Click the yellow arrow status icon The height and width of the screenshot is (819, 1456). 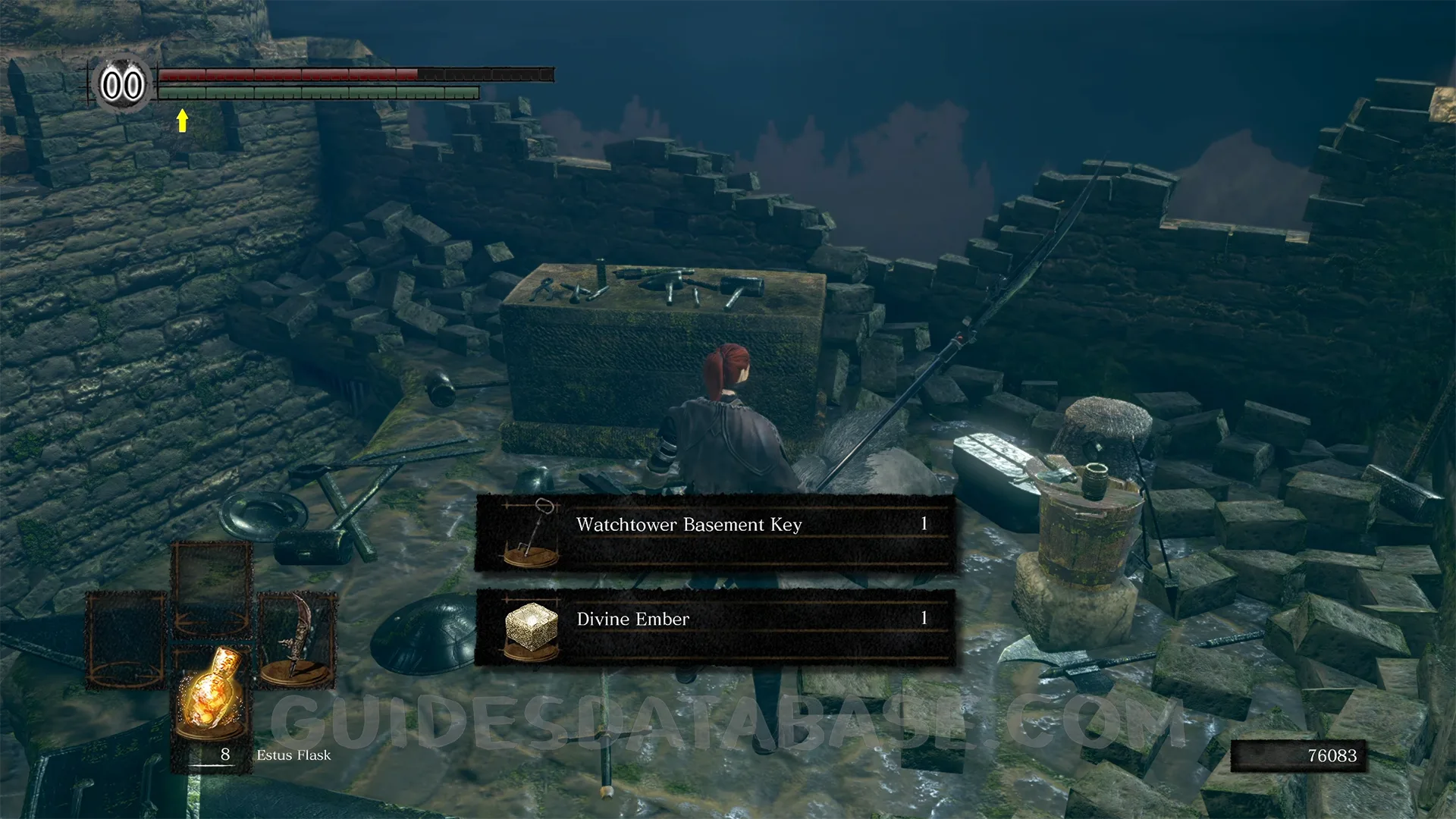point(182,120)
